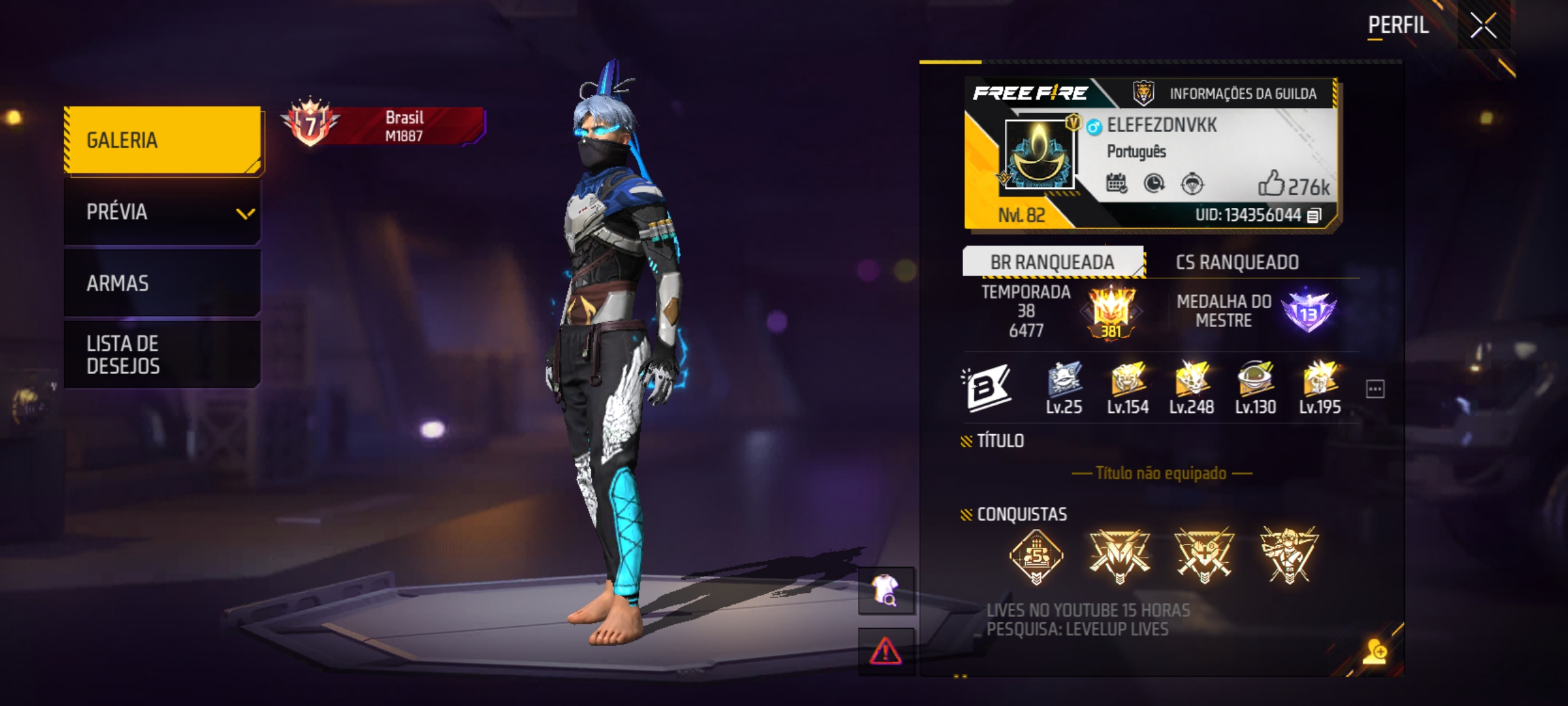Switch to the CS Ranqueado tab

coord(1237,262)
